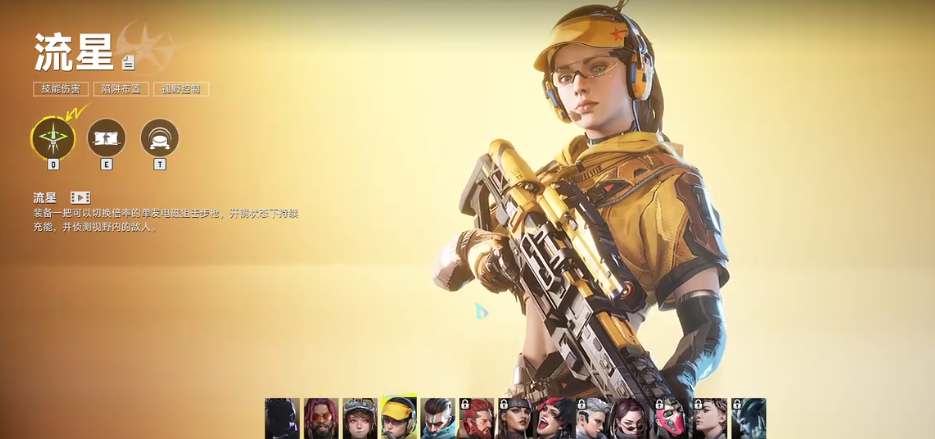Screen dimensions: 935x439
Task: Open the character info document icon beside the name
Action: [x=127, y=62]
